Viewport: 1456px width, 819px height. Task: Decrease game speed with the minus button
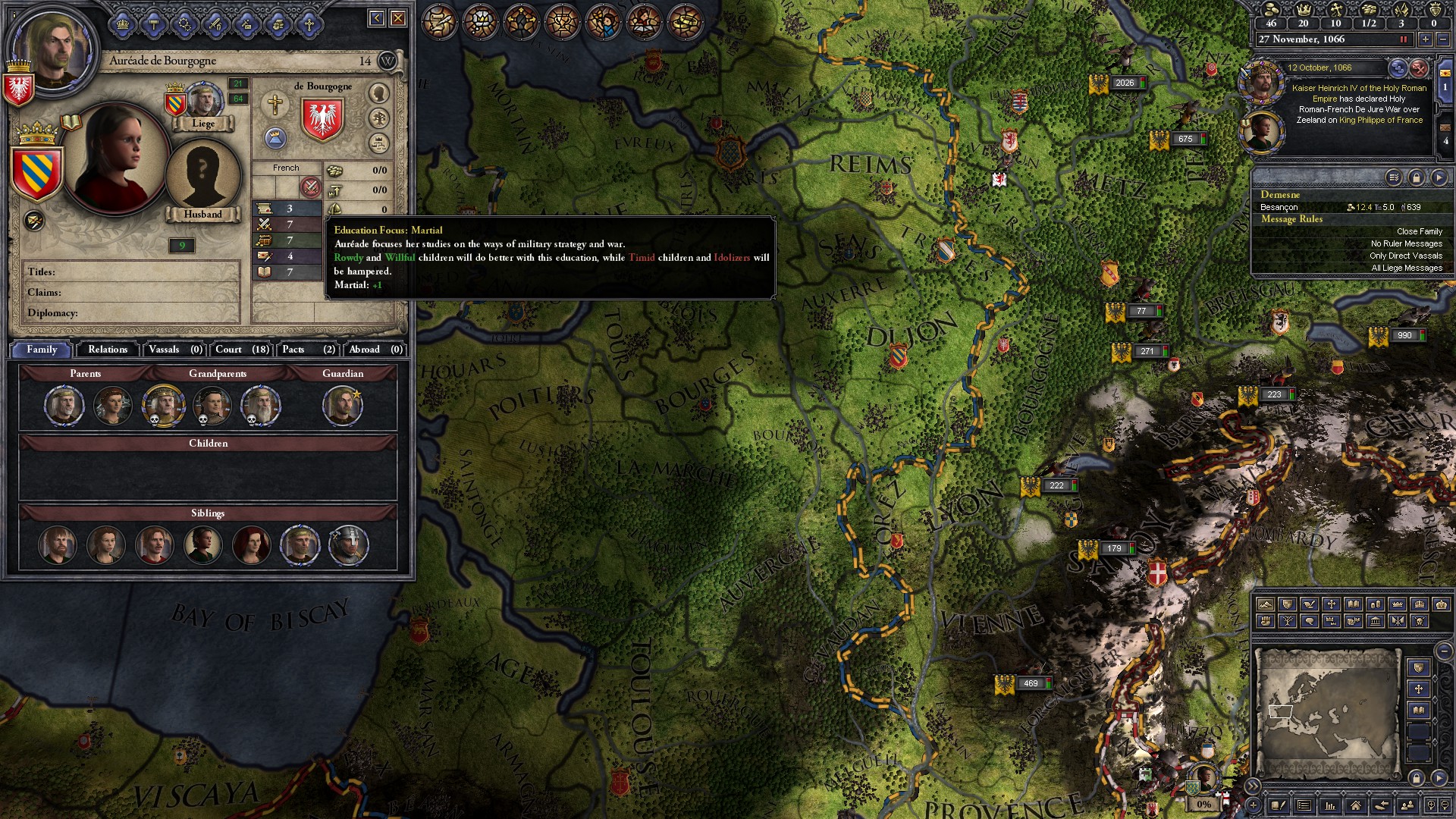click(x=1442, y=39)
